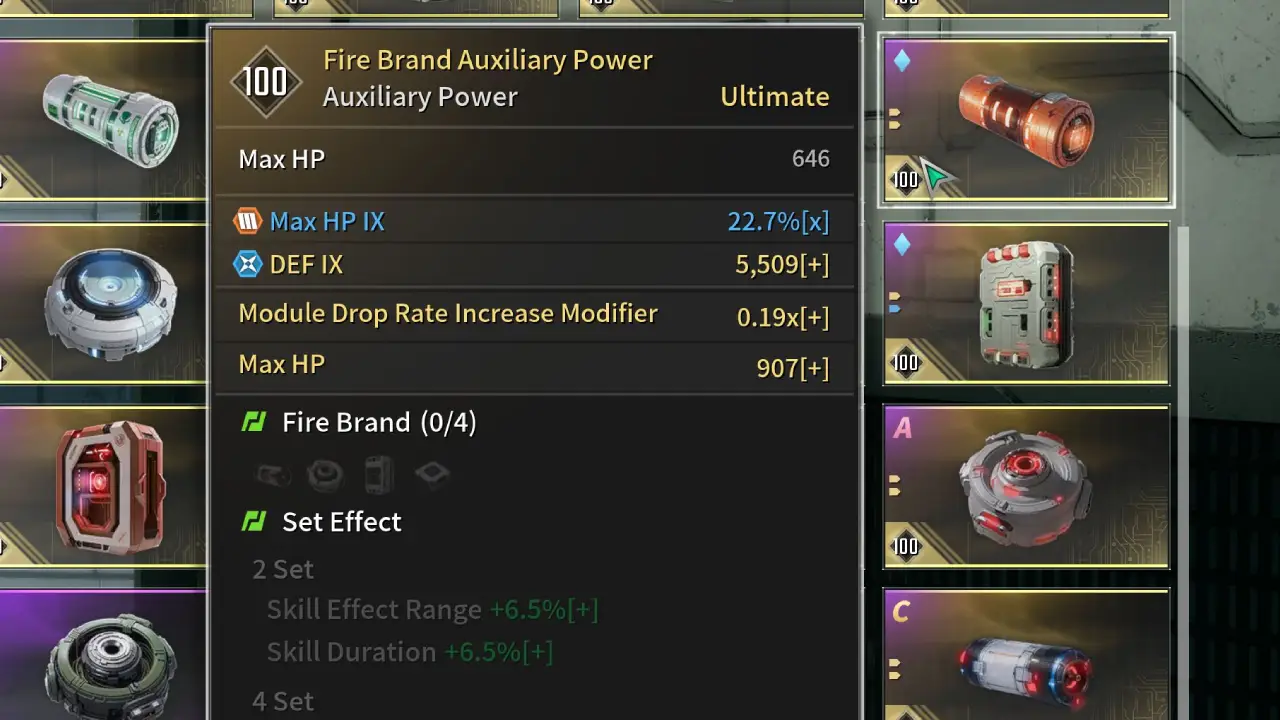
Task: Select the white box item with red and green lights
Action: 1026,303
